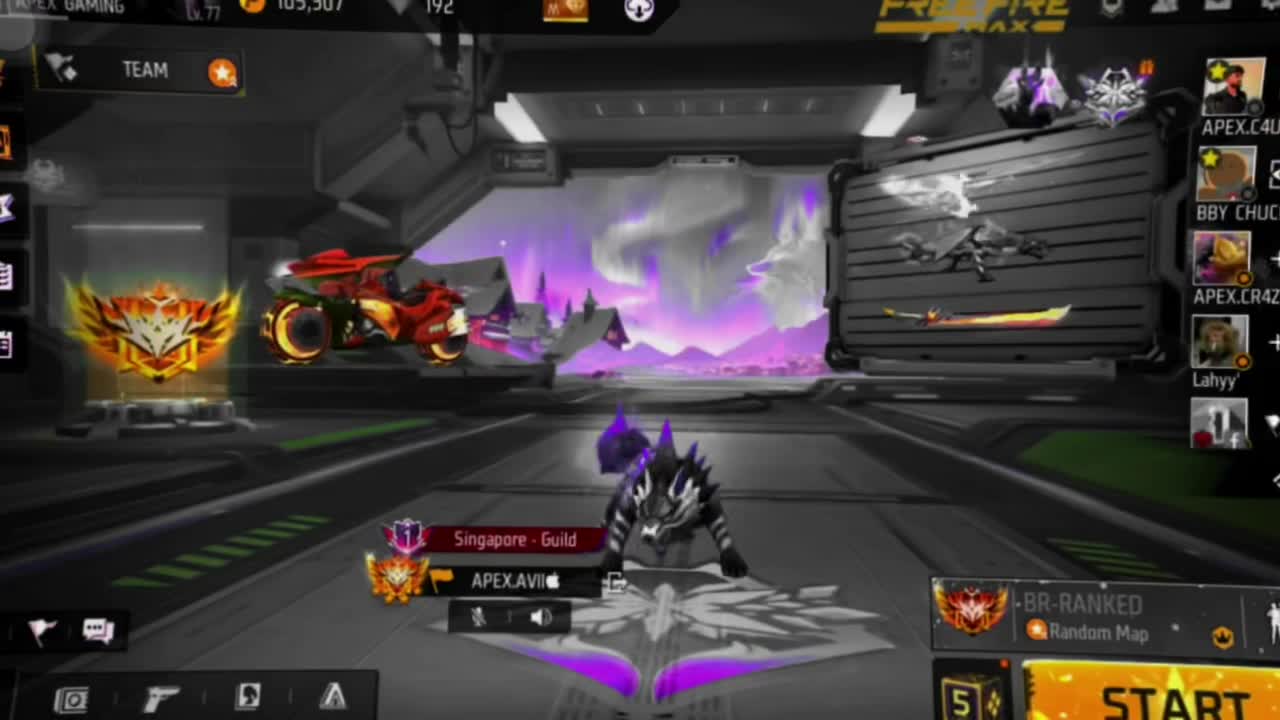
Task: Click the flag icon beside chat
Action: (42, 631)
